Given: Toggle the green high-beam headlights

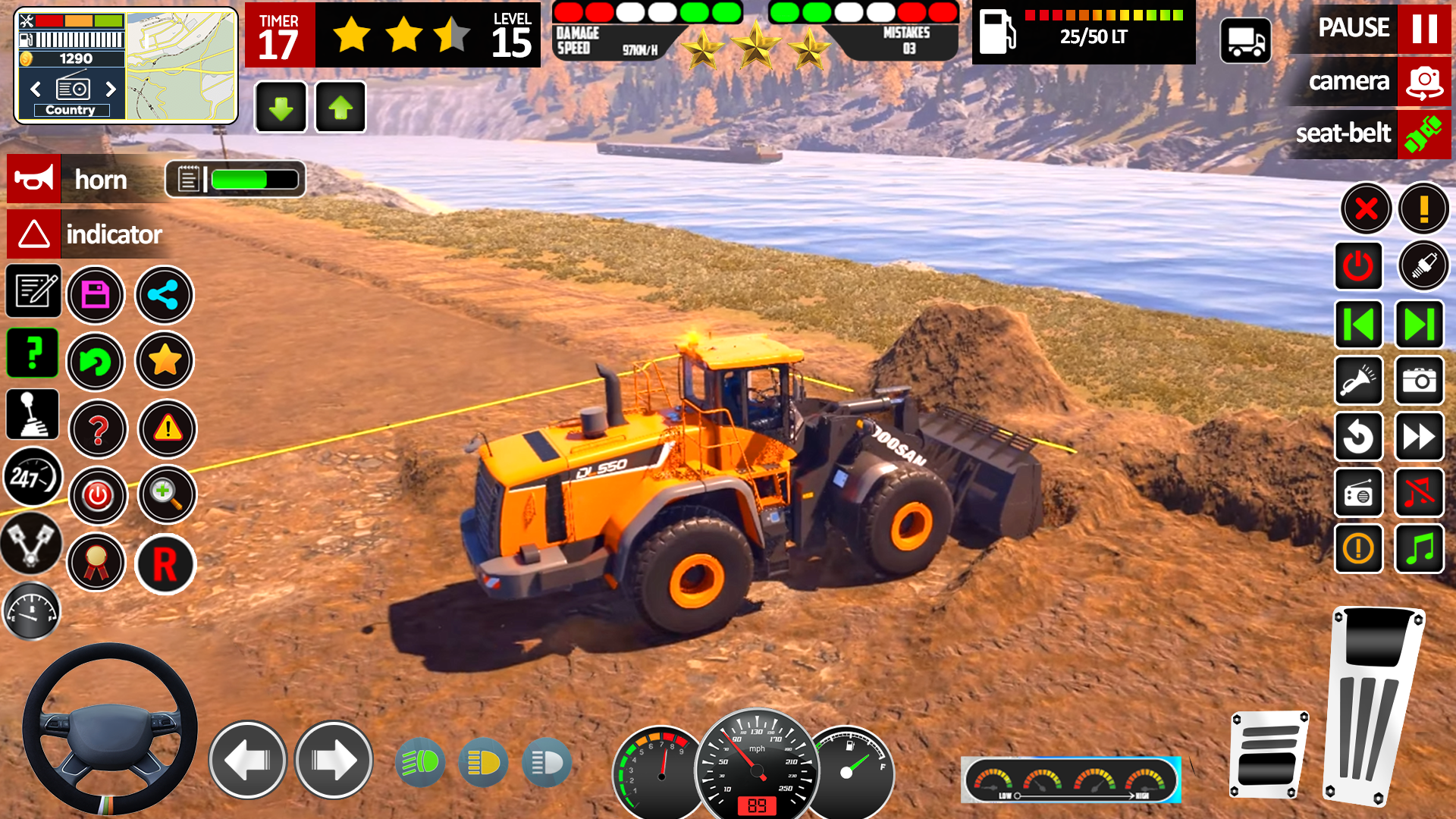Looking at the screenshot, I should pos(420,762).
